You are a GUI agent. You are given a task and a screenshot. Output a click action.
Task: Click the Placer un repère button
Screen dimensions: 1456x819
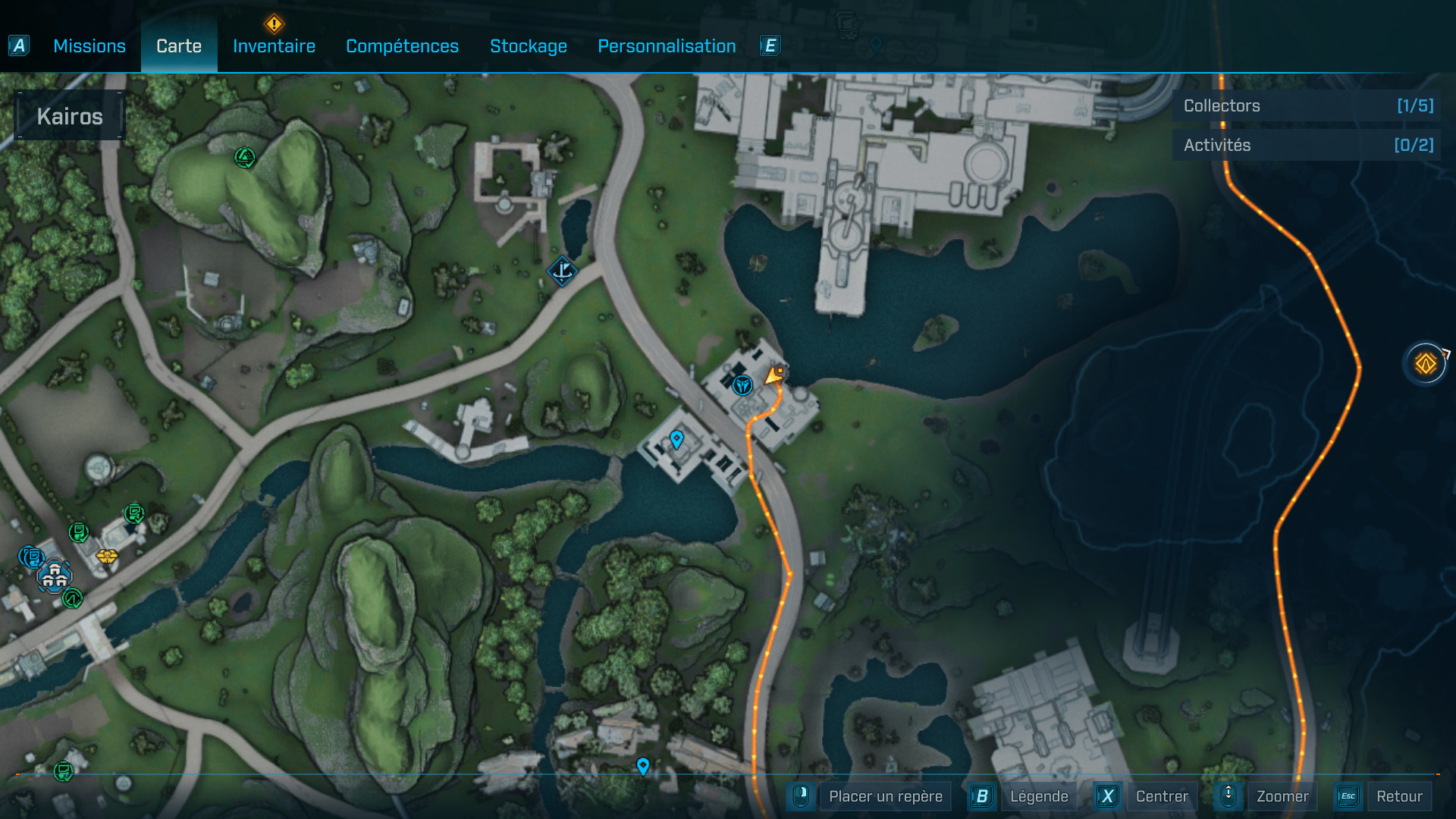click(x=885, y=796)
